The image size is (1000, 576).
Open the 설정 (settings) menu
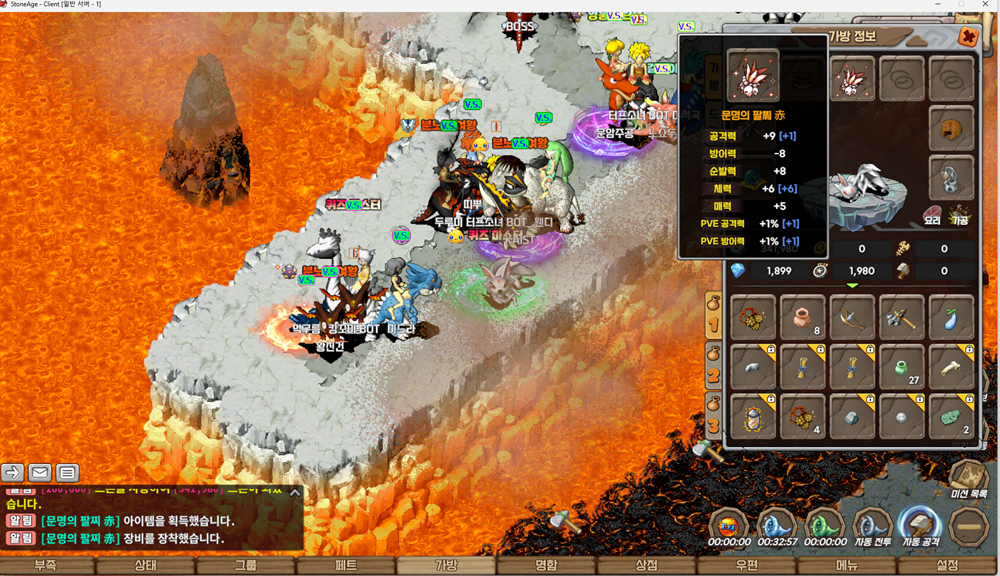(x=947, y=566)
